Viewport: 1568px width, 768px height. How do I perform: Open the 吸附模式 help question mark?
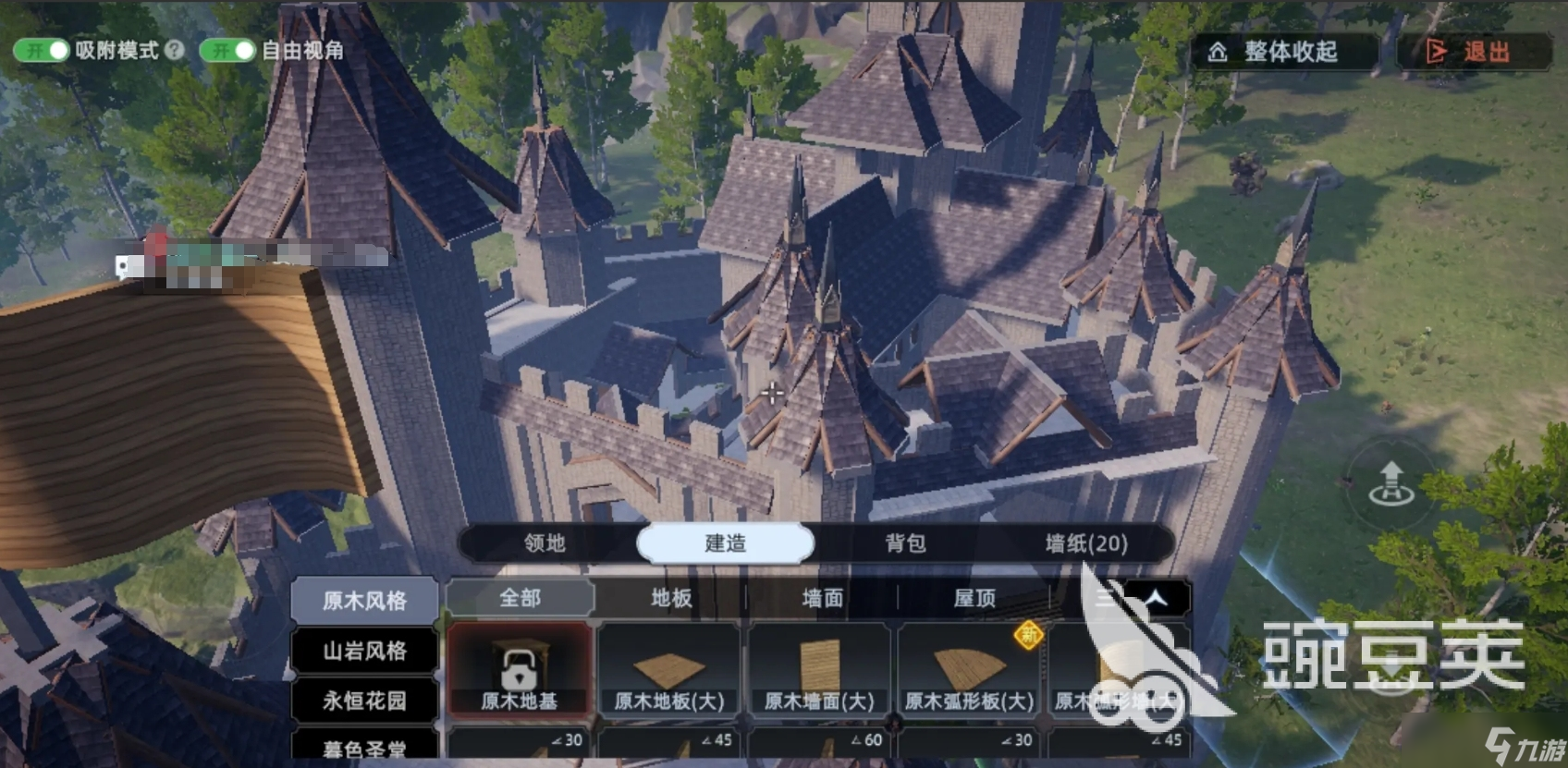tap(175, 50)
